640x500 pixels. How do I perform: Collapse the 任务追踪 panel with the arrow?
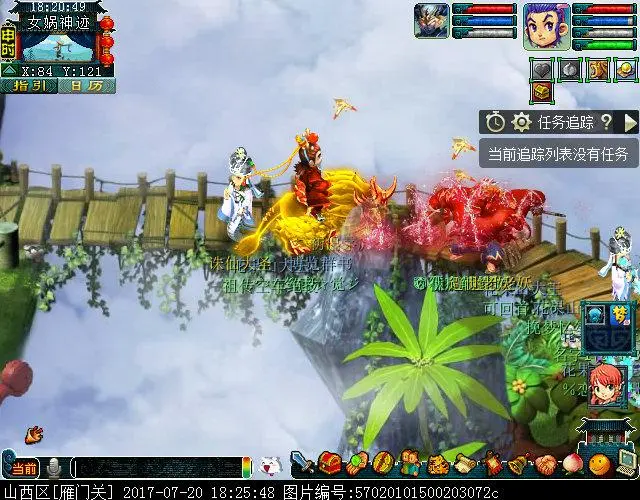click(630, 122)
